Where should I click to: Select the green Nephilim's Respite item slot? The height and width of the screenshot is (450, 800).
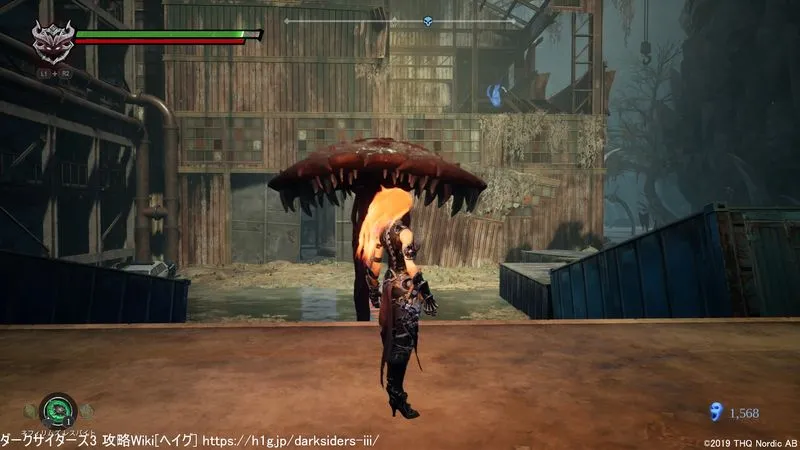click(58, 410)
